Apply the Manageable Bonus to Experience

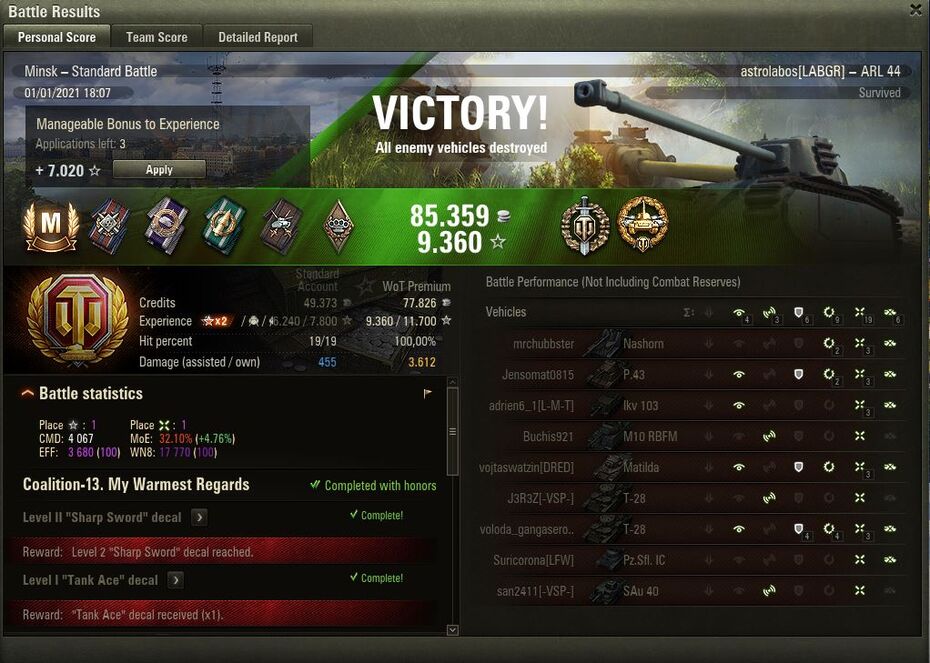159,170
